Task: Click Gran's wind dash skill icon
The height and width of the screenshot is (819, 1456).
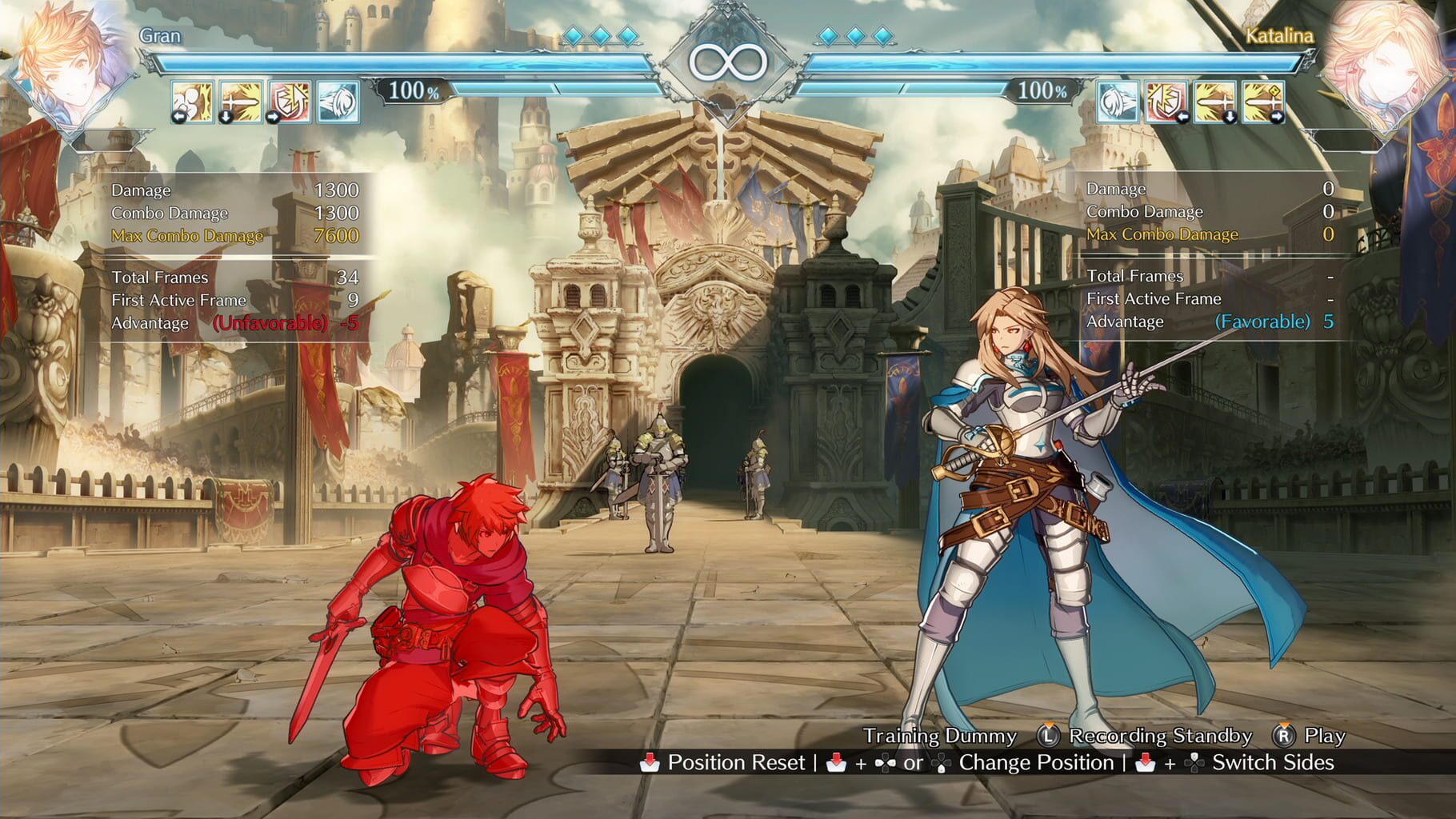Action: pyautogui.click(x=335, y=102)
